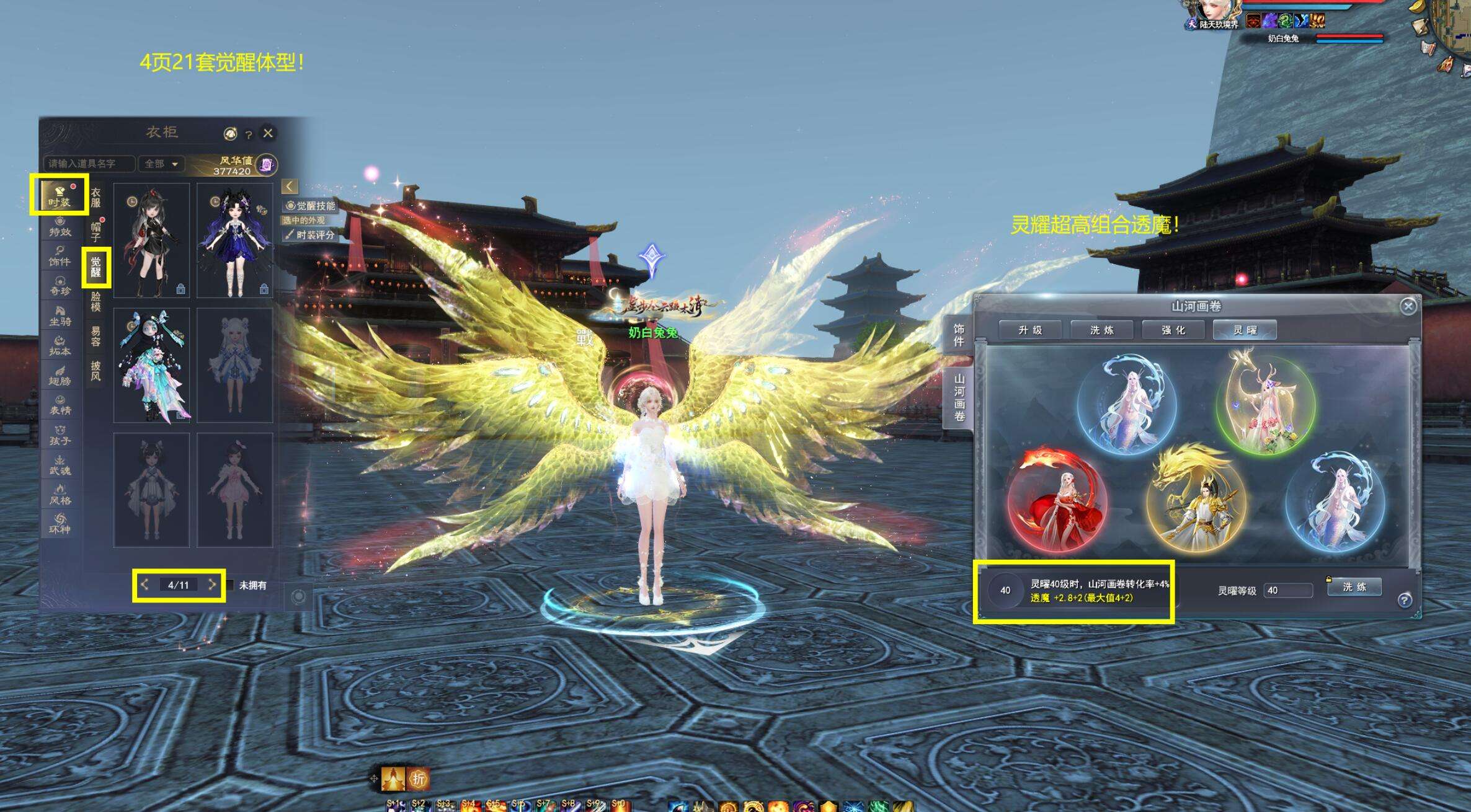Click the 灵耀等级 level input field
This screenshot has height=812, width=1471.
(x=1288, y=591)
